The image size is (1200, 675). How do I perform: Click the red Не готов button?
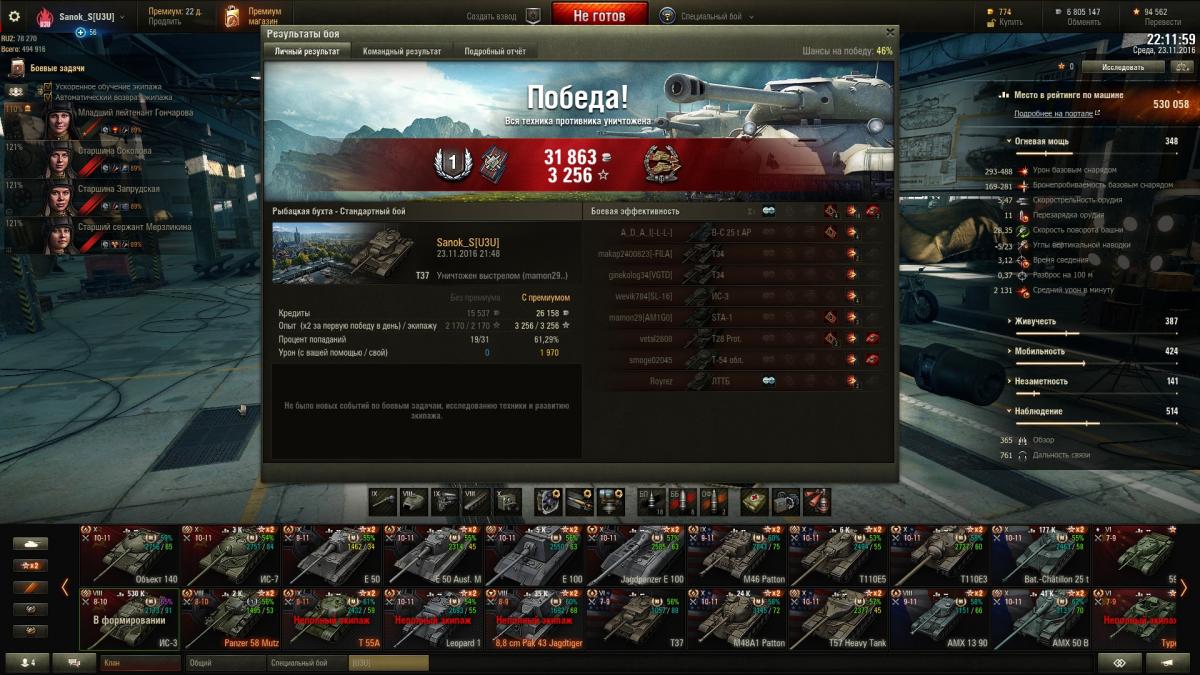coord(600,16)
